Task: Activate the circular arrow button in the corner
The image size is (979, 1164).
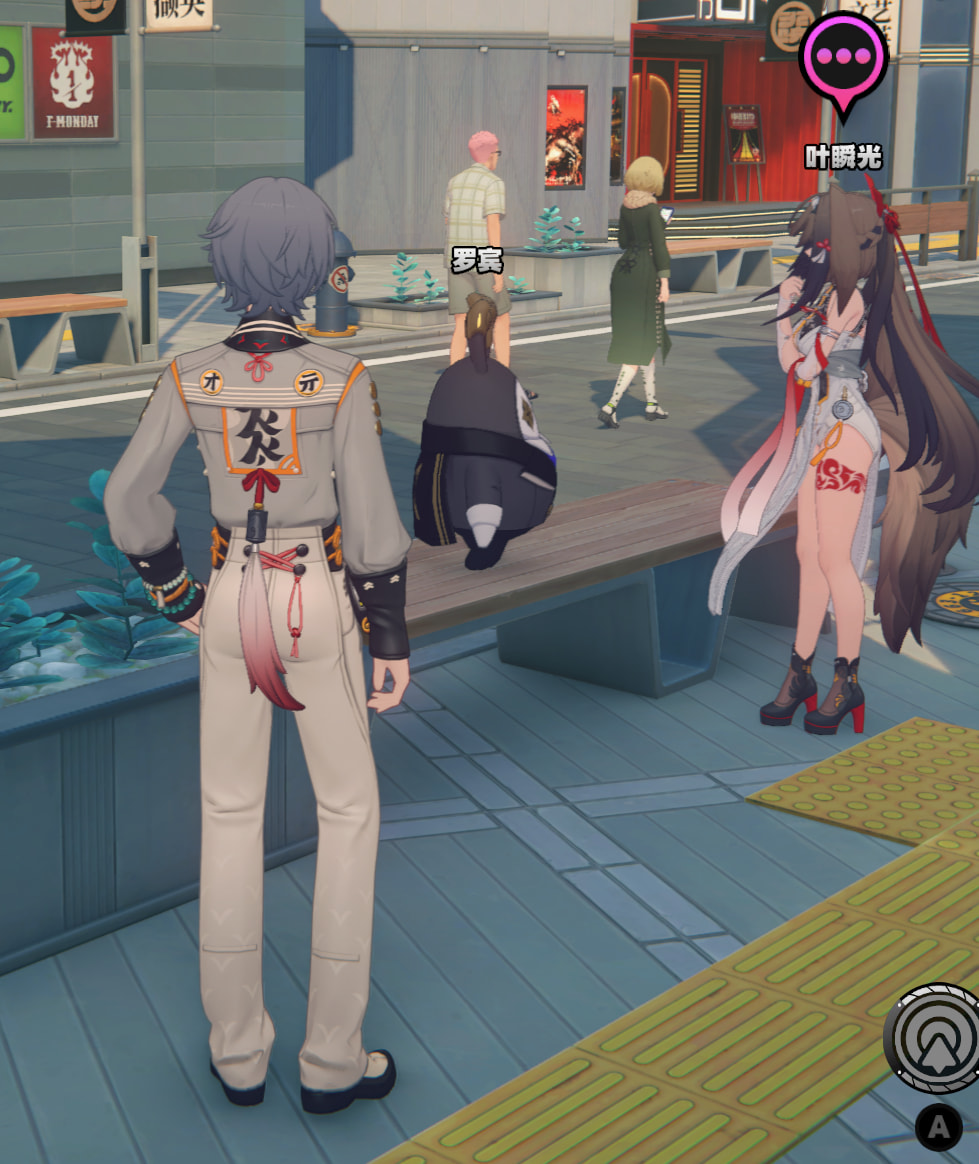Action: [936, 1038]
